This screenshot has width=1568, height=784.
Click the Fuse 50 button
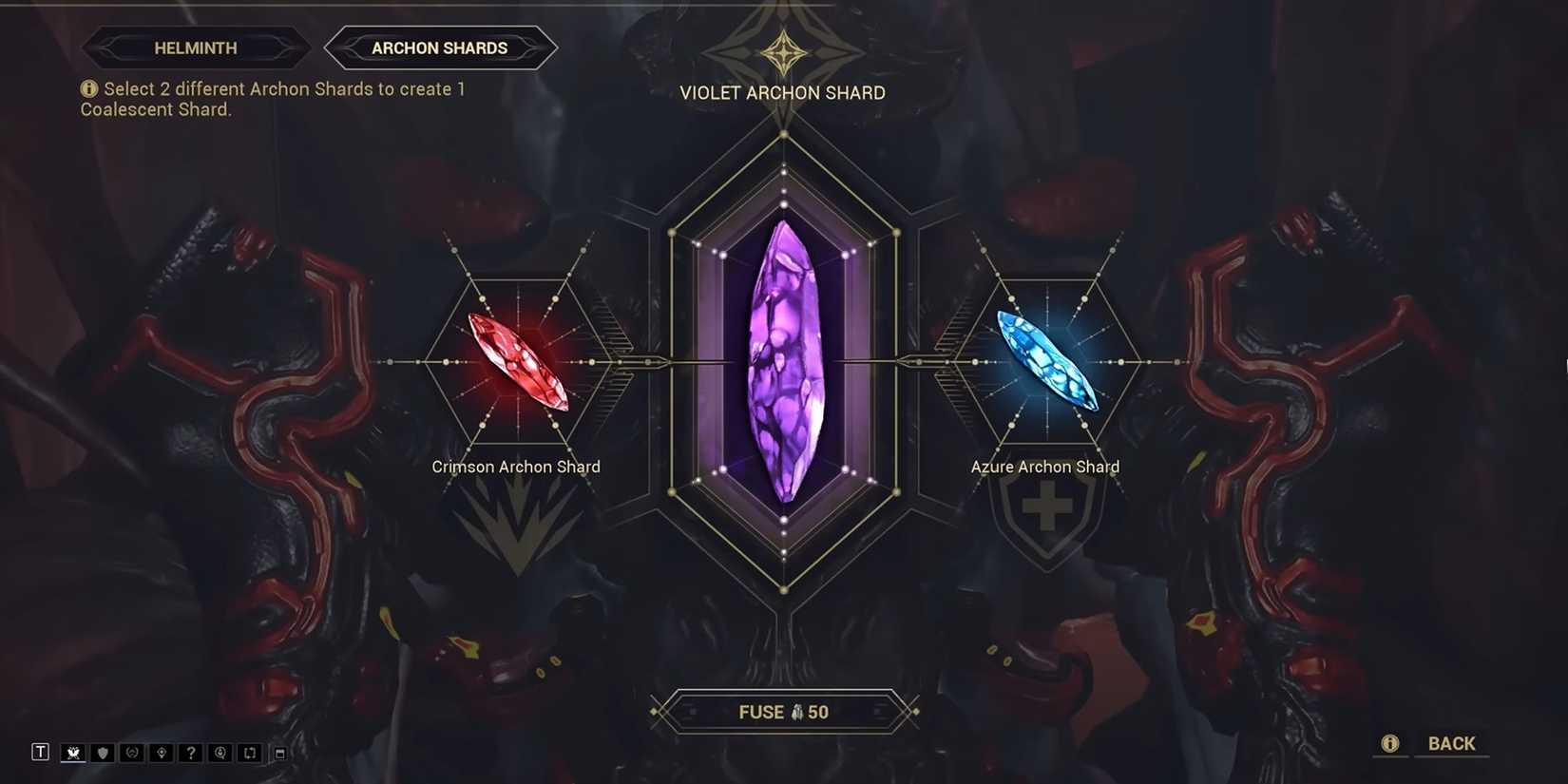[x=784, y=711]
